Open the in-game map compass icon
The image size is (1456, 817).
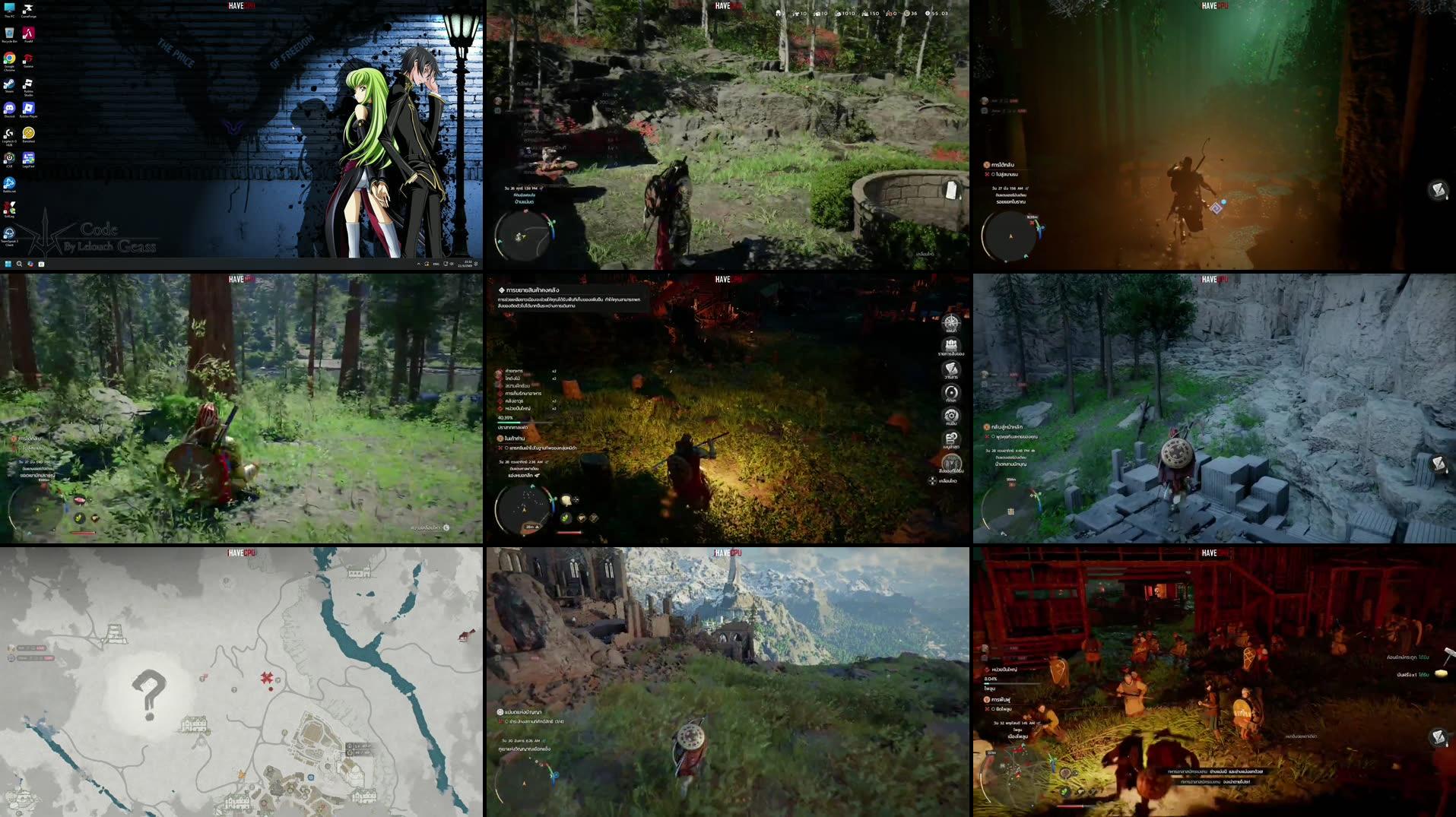(953, 321)
